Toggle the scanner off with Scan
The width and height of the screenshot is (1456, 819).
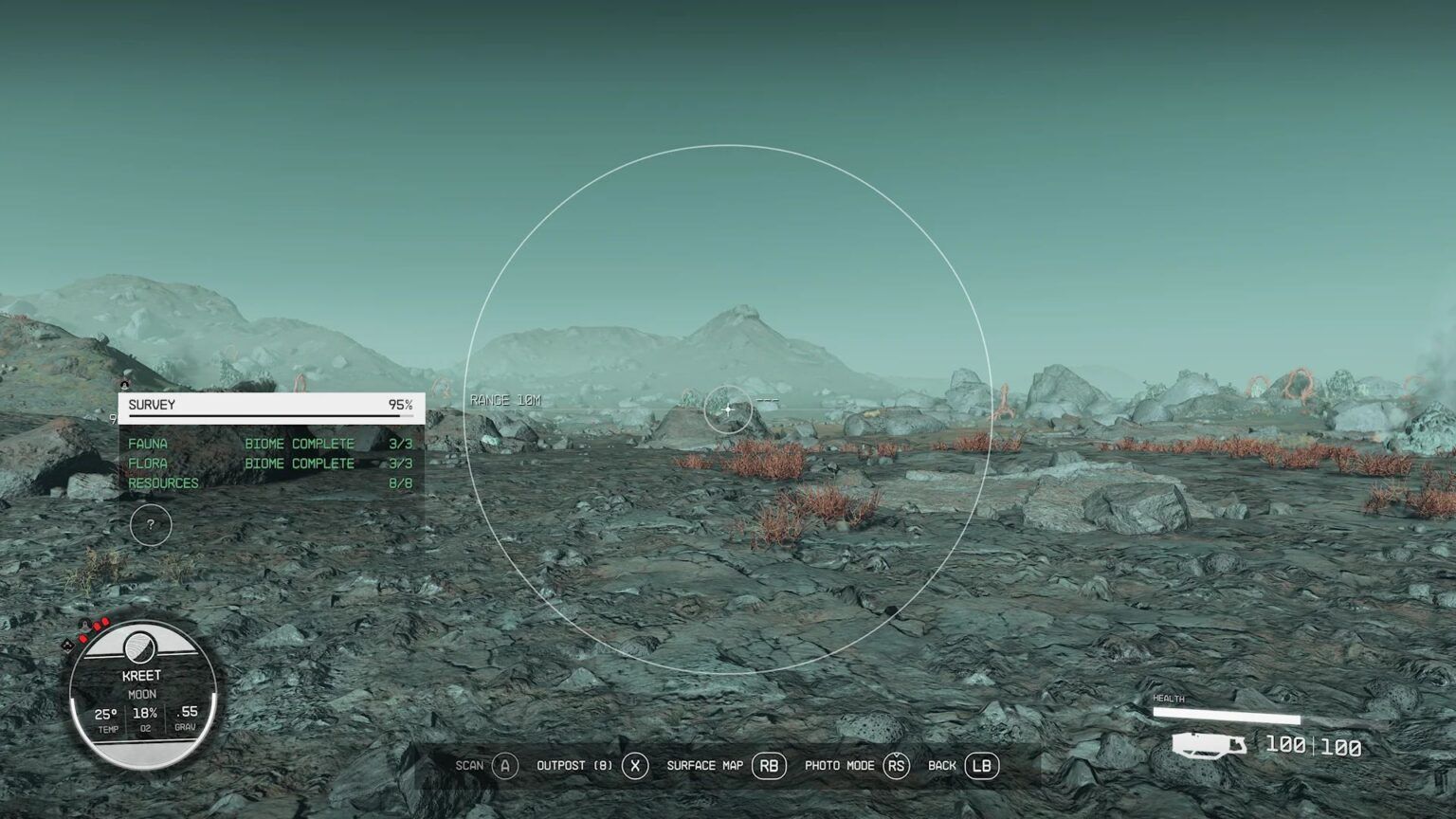470,765
